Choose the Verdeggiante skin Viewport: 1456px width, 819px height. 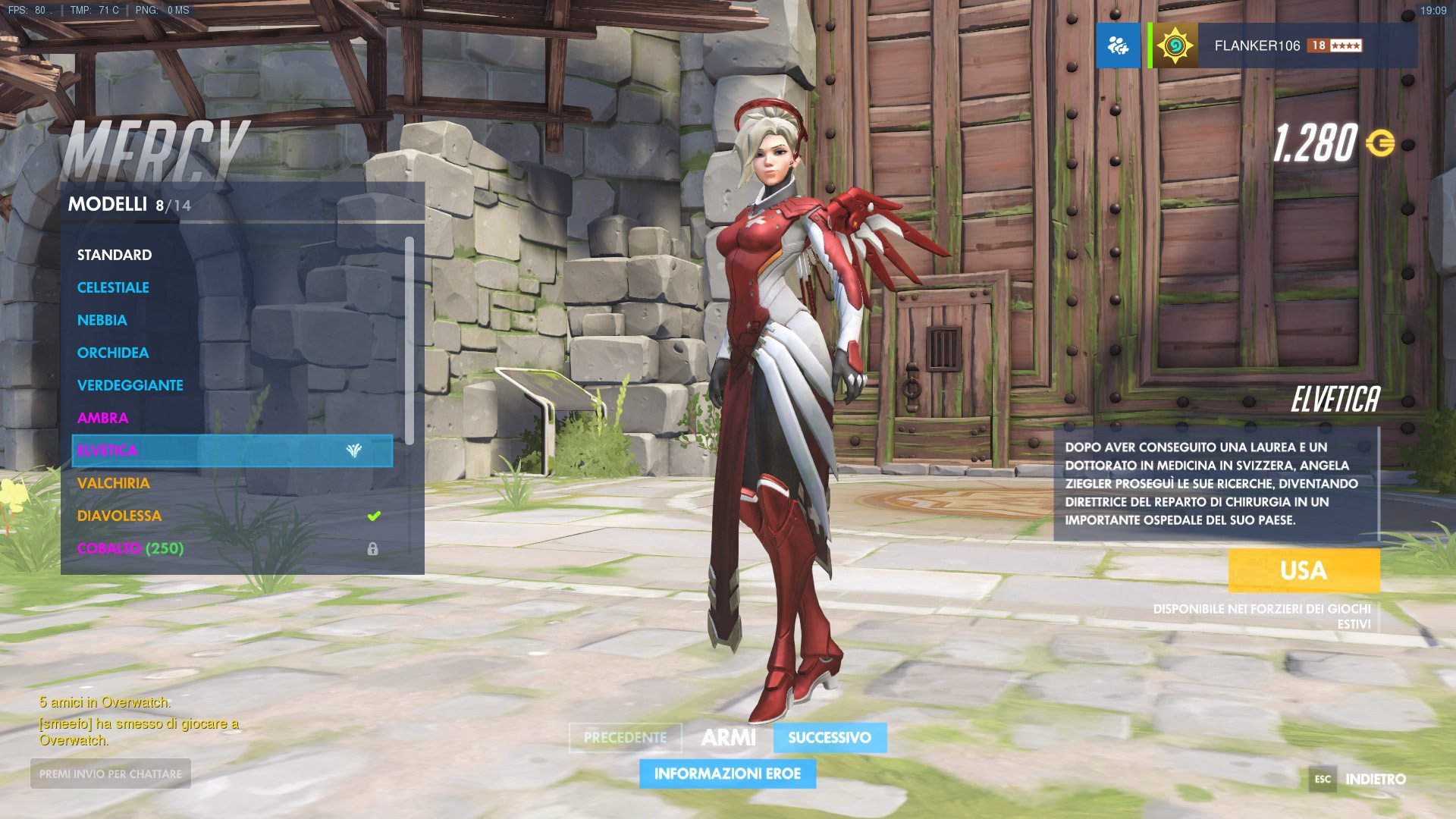[130, 385]
